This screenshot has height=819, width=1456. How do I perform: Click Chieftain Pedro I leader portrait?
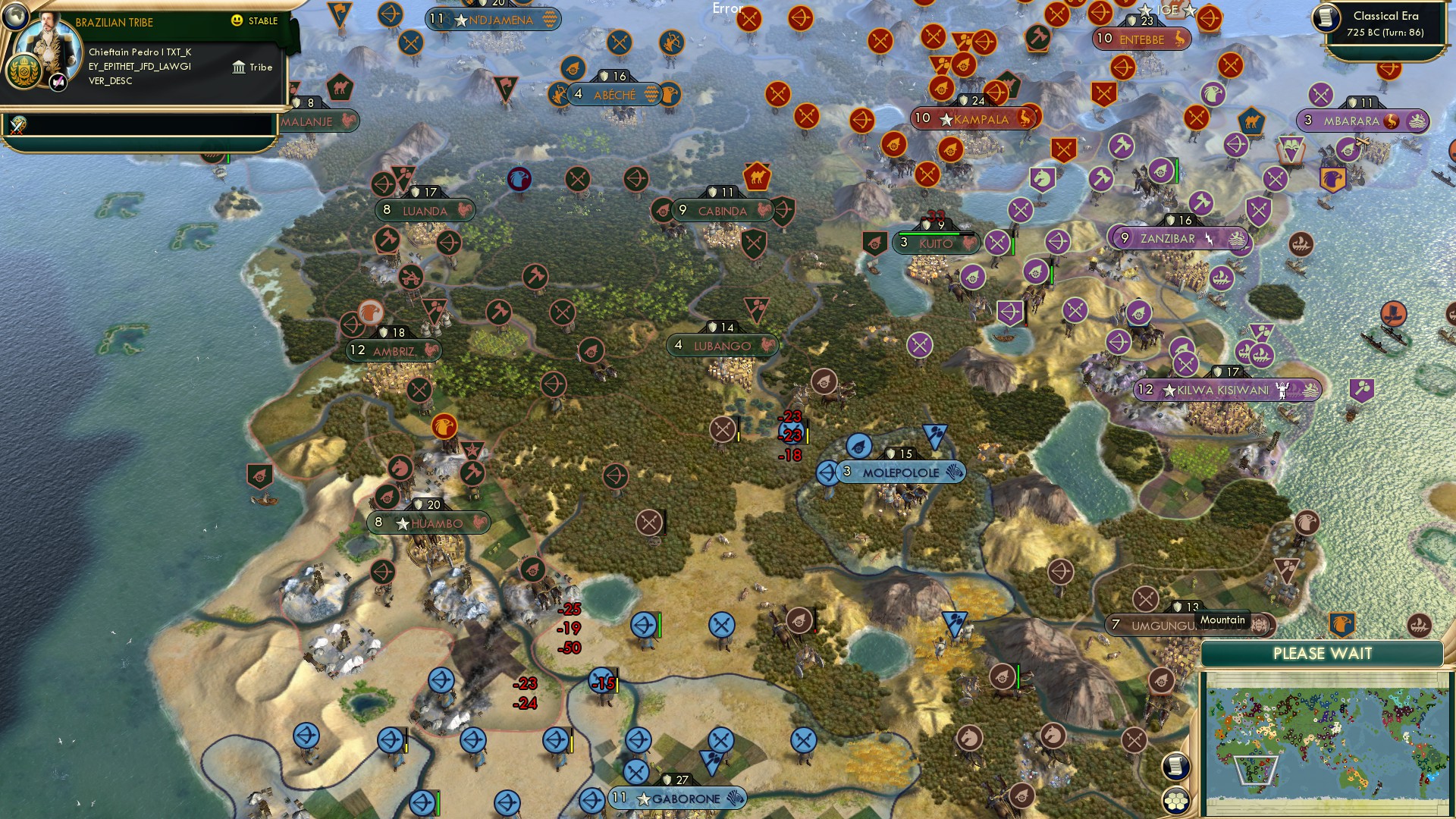click(x=49, y=44)
